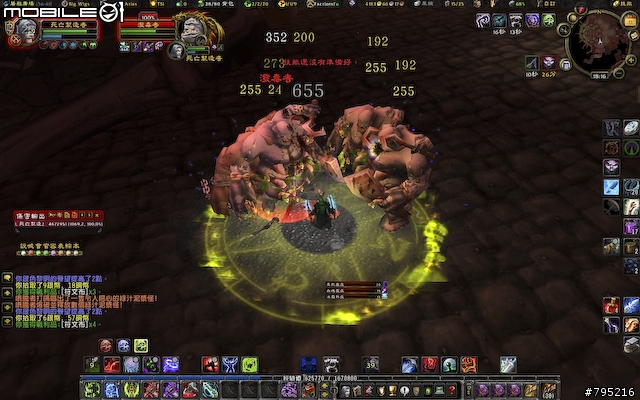Activate the white crystal ability on right bar

coord(631,128)
